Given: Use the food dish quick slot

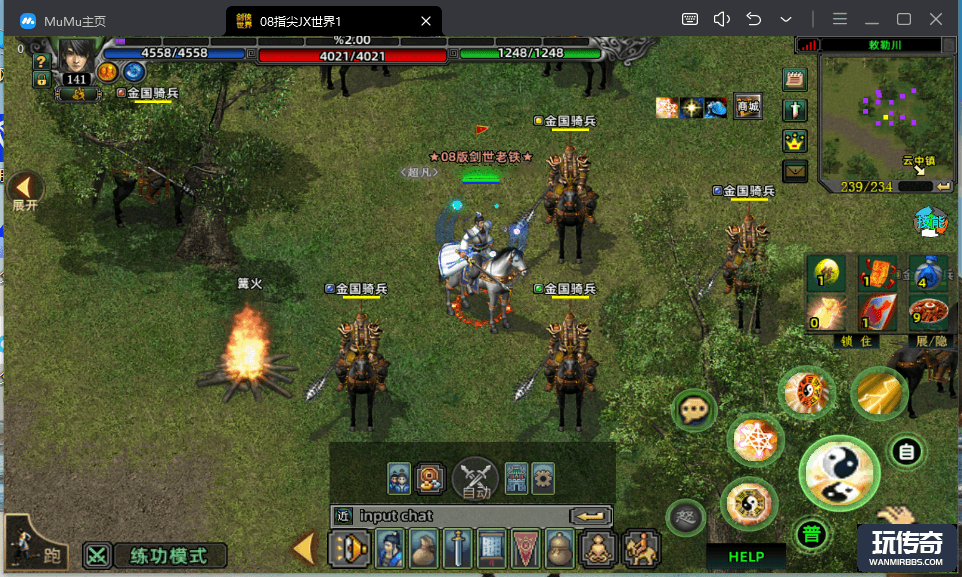Looking at the screenshot, I should coord(929,312).
